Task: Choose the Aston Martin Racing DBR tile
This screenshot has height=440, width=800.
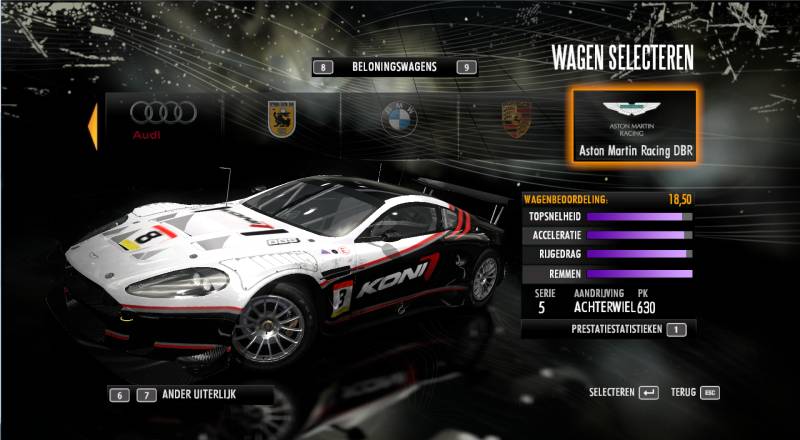Action: click(x=635, y=127)
